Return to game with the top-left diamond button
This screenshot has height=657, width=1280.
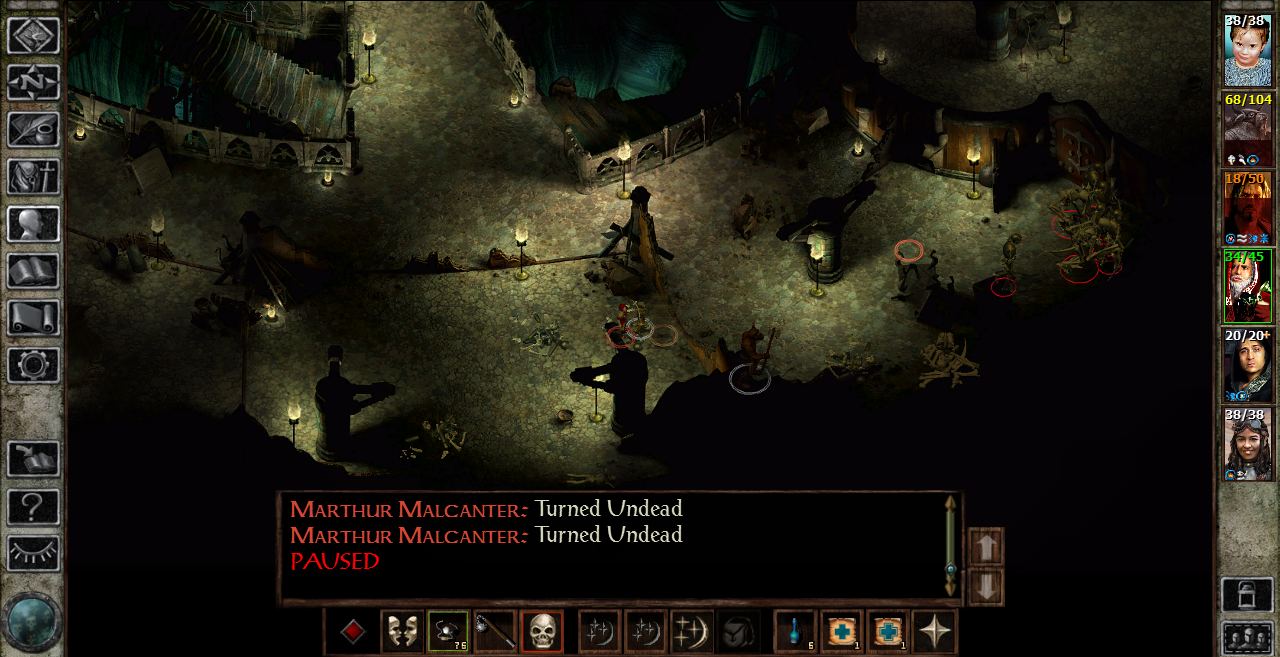pyautogui.click(x=33, y=36)
